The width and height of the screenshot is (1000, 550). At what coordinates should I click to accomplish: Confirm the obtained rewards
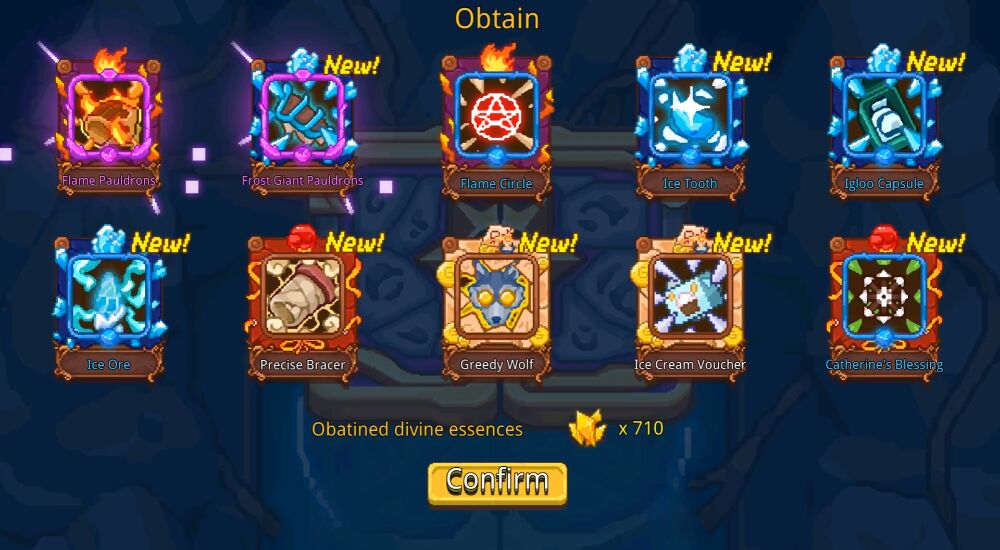[x=497, y=482]
